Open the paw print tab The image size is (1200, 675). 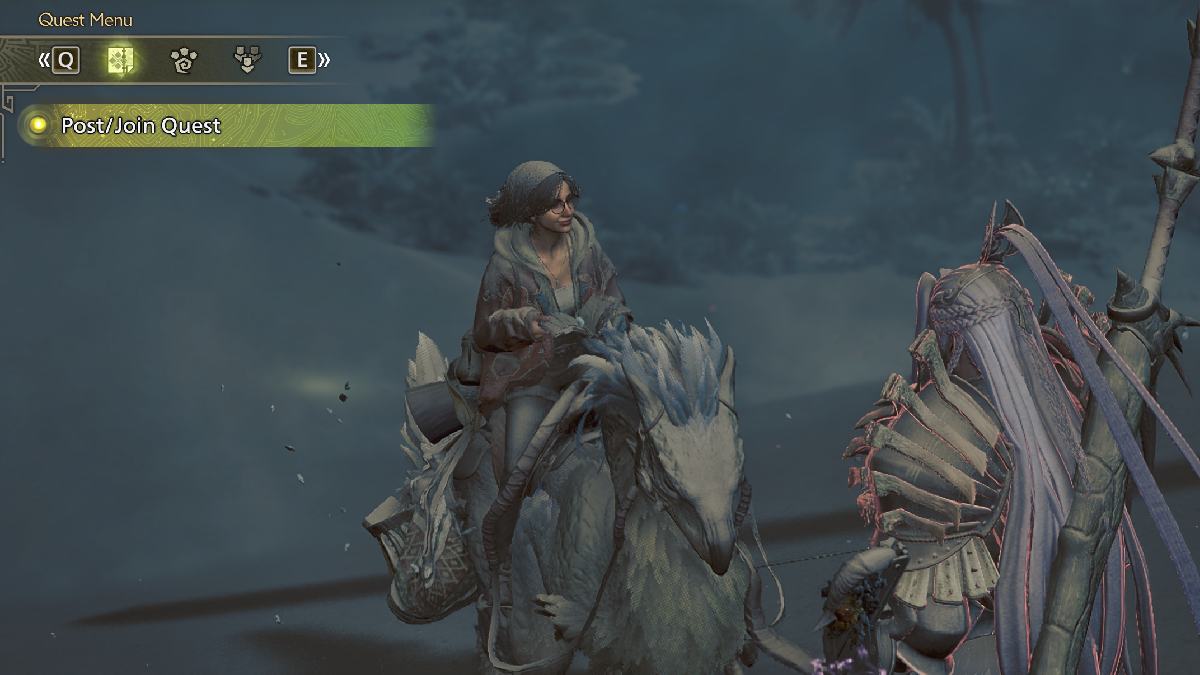(183, 61)
